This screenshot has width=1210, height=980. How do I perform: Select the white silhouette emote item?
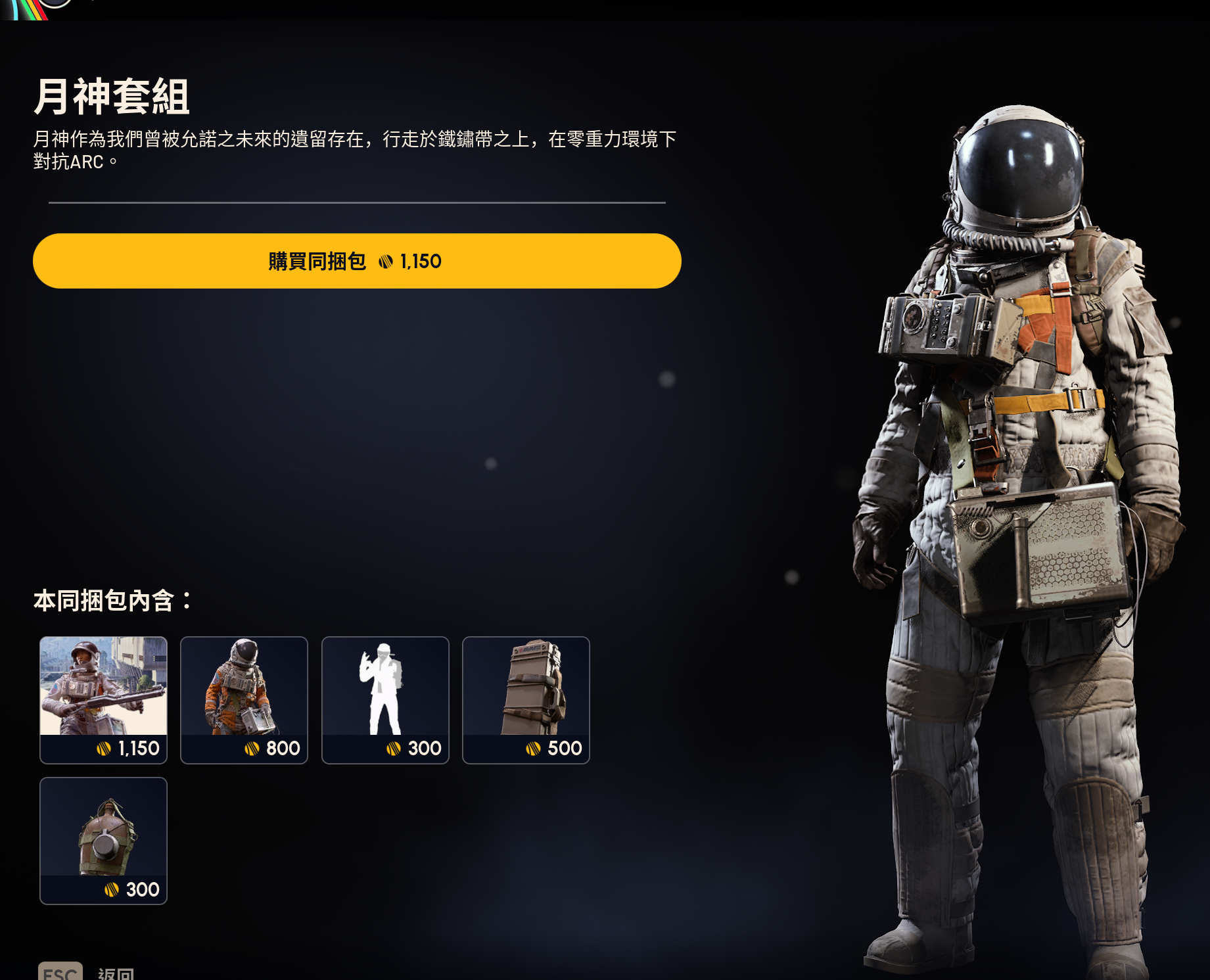pyautogui.click(x=385, y=699)
